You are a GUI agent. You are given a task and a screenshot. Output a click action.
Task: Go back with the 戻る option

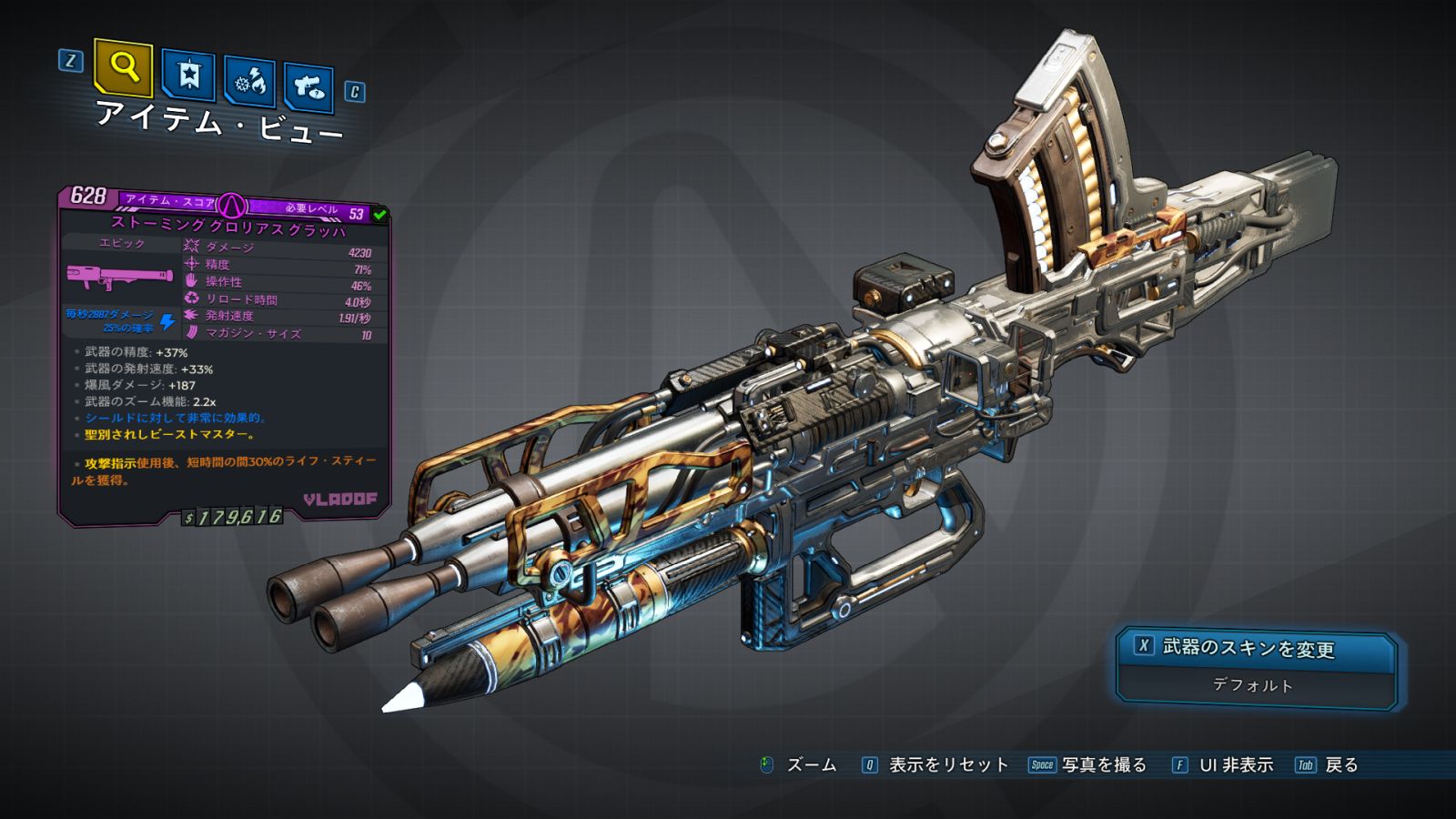click(1340, 765)
